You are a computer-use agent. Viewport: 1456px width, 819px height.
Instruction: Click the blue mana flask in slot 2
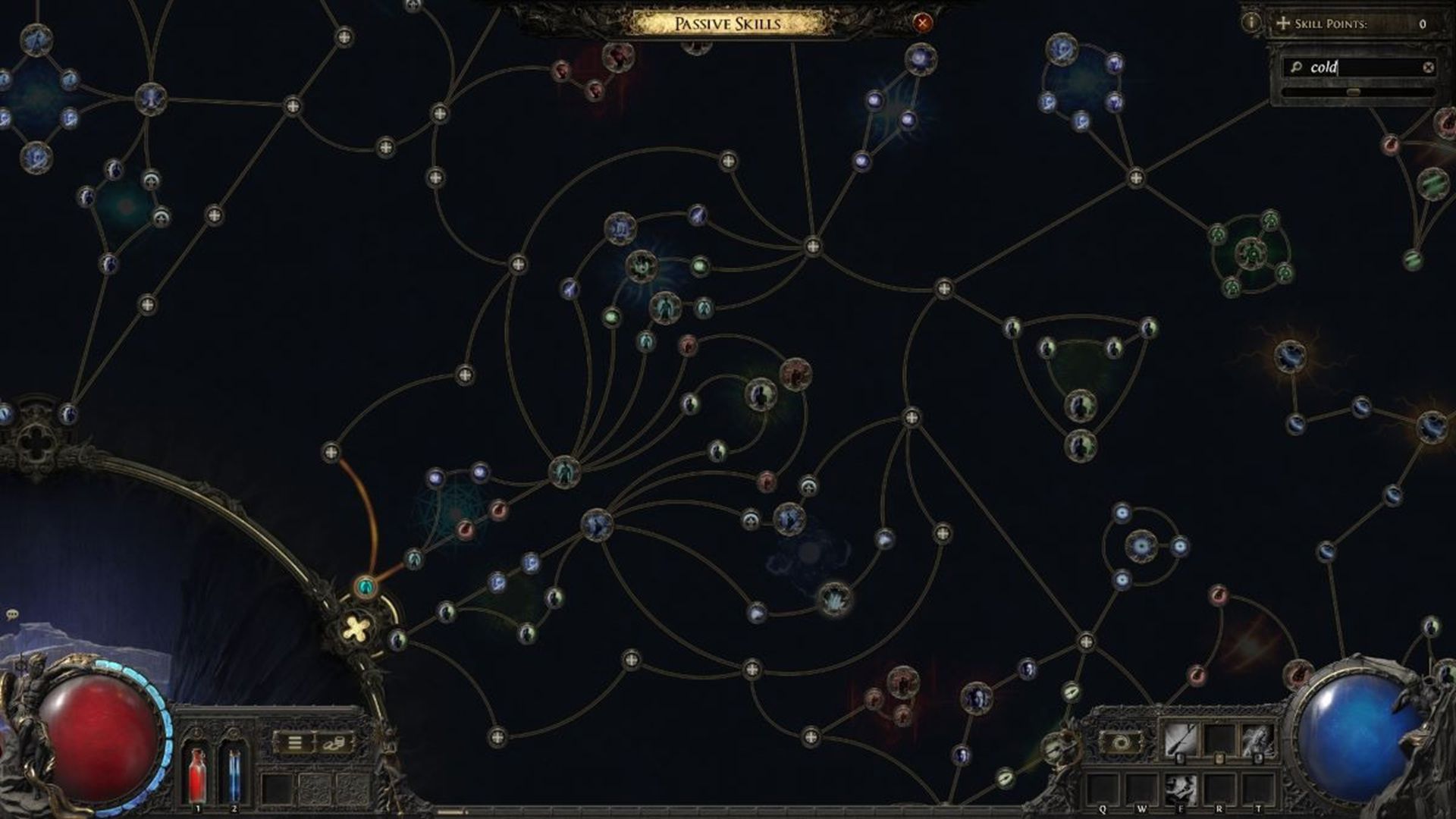pyautogui.click(x=234, y=777)
